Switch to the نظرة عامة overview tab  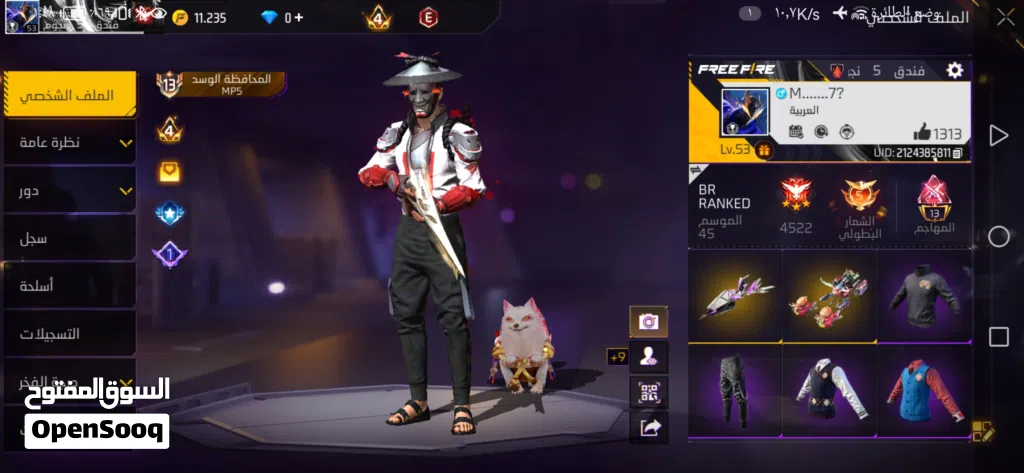[x=70, y=143]
